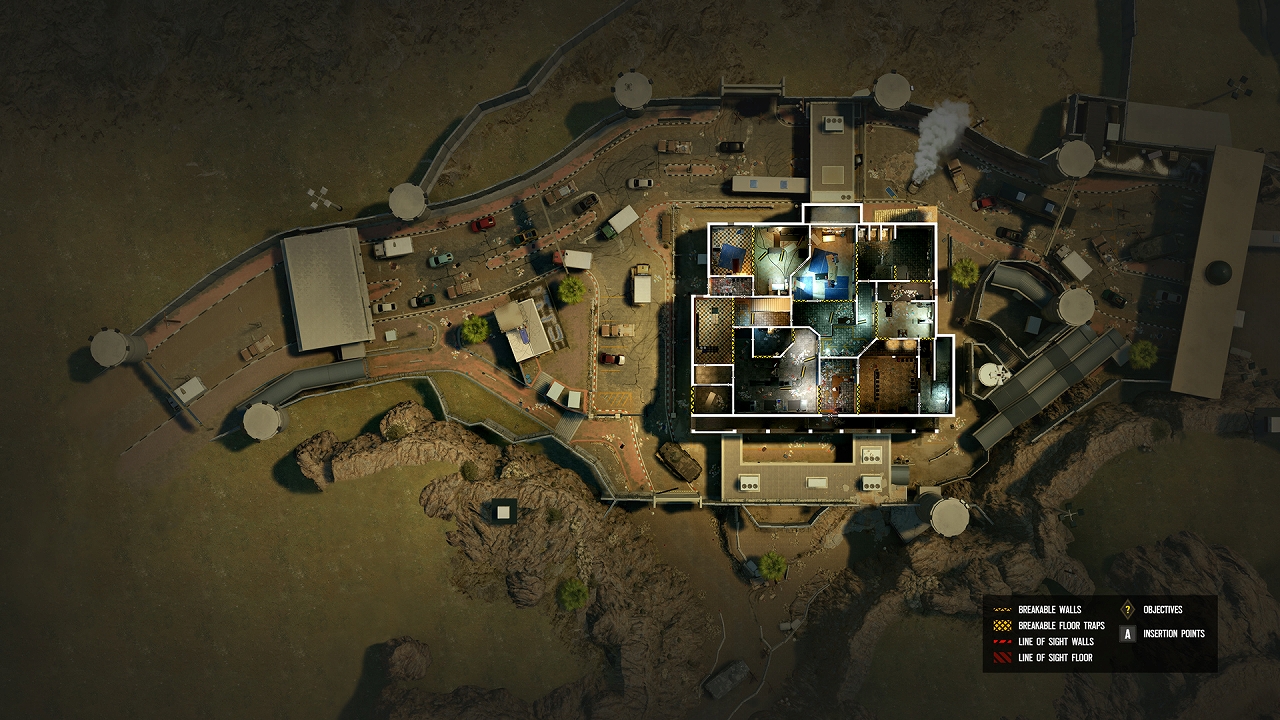Click the Insertion Points legend entry
This screenshot has width=1280, height=720.
1173,634
